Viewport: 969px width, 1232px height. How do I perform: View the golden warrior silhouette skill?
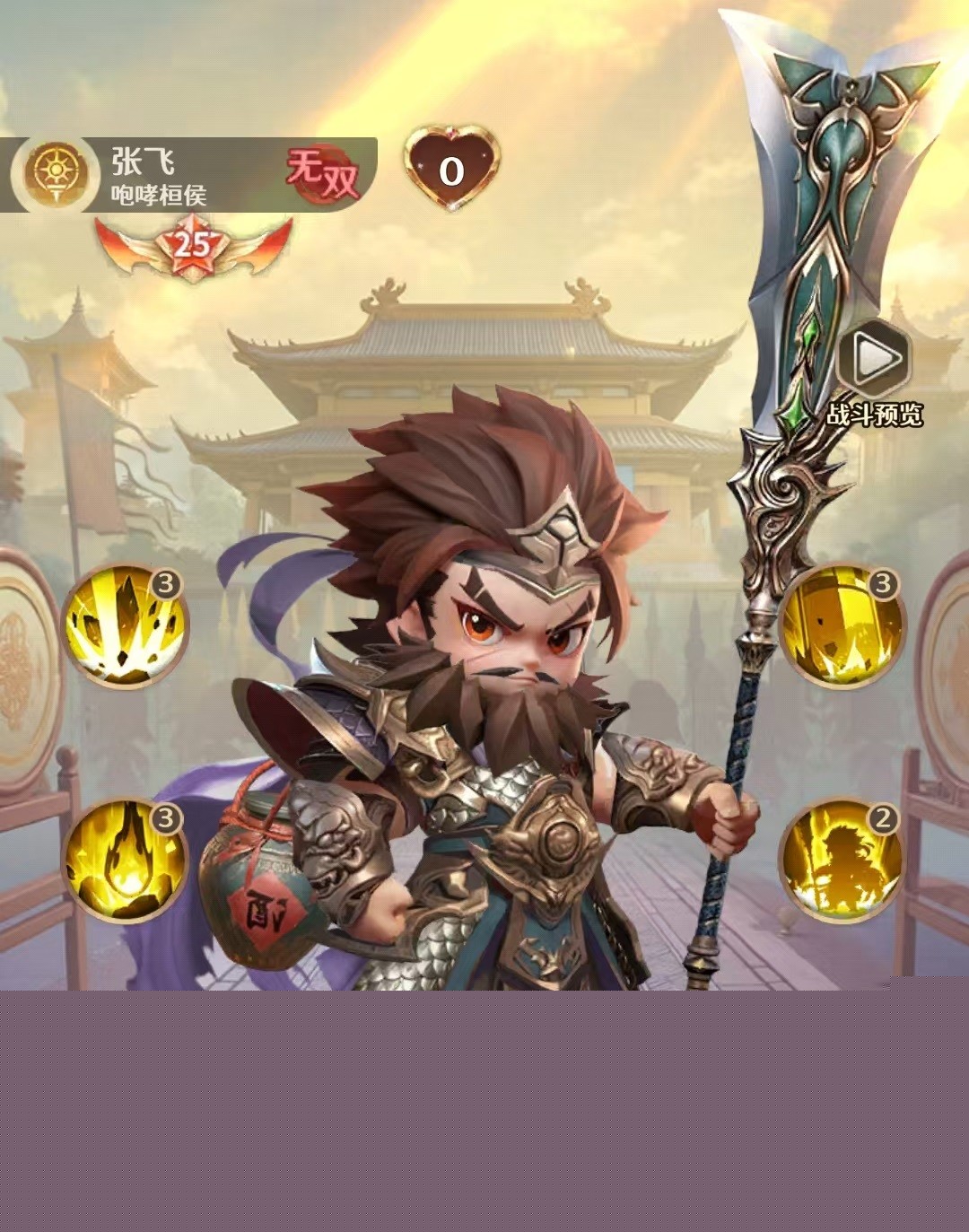pos(841,860)
